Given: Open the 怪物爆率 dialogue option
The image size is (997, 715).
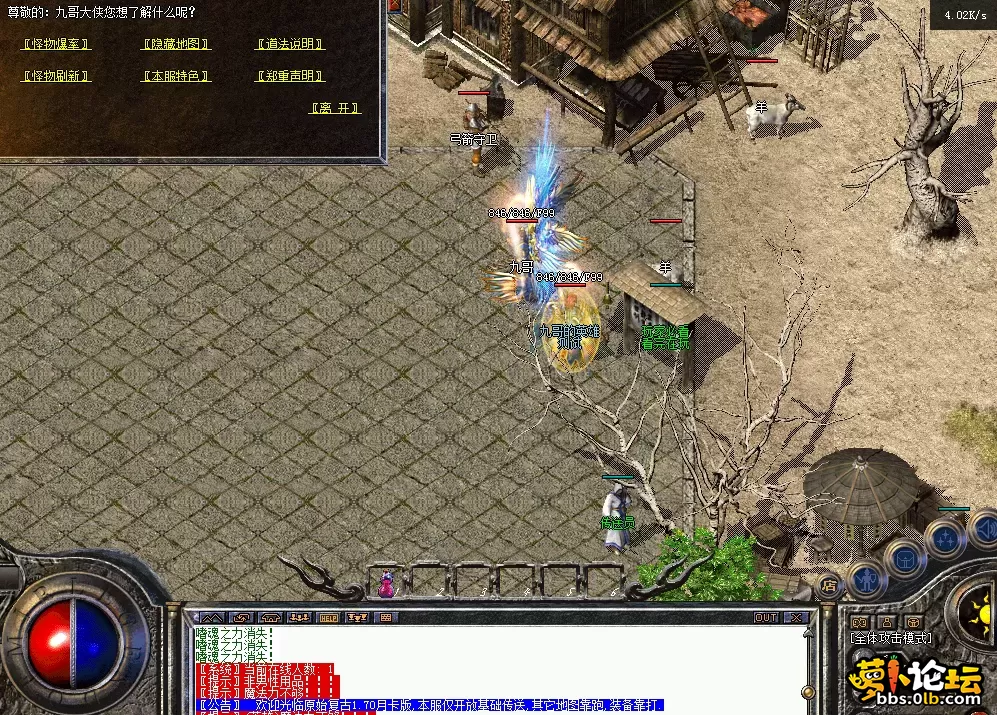Looking at the screenshot, I should (x=56, y=44).
